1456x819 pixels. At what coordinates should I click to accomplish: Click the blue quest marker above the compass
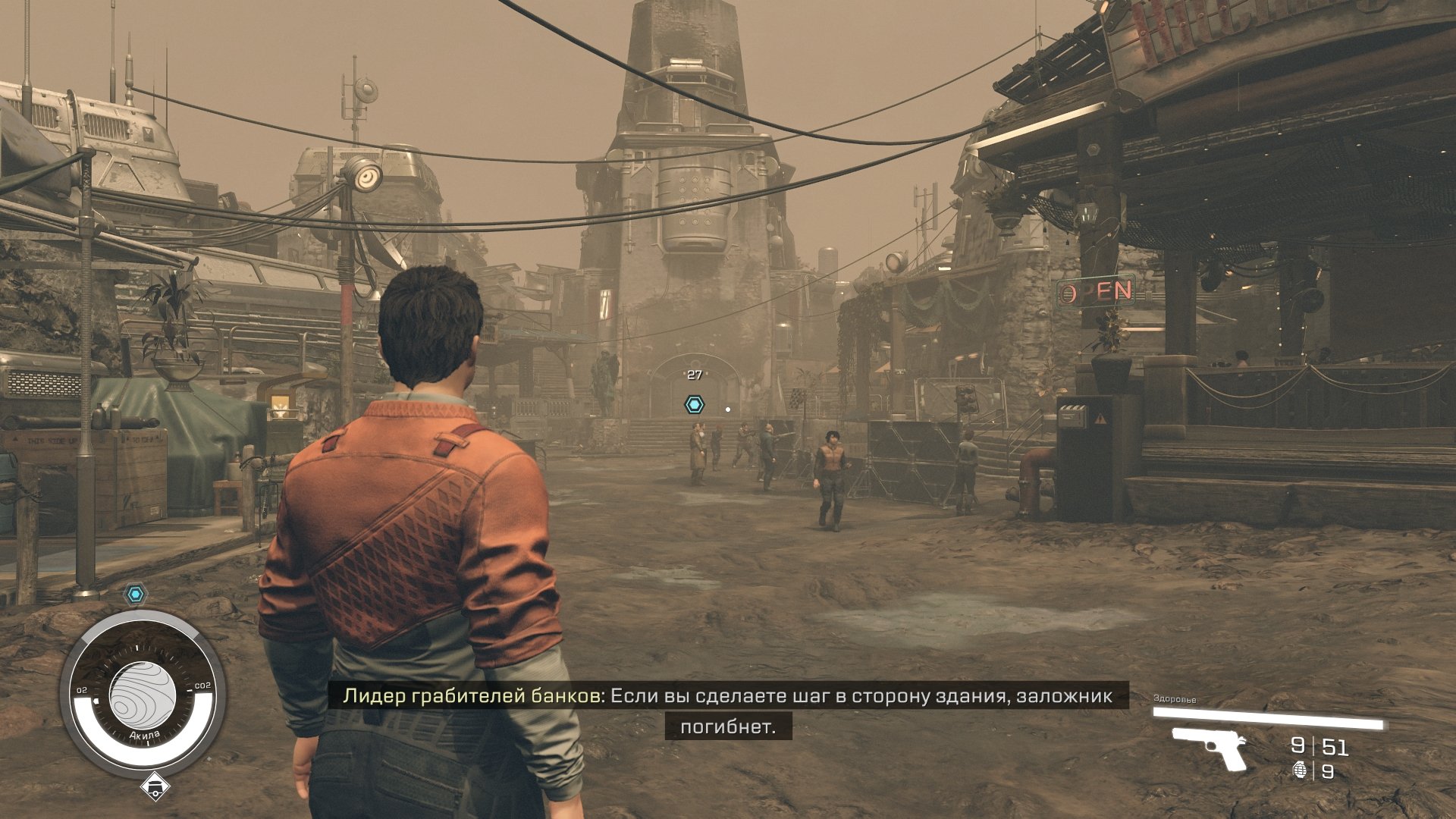(136, 595)
